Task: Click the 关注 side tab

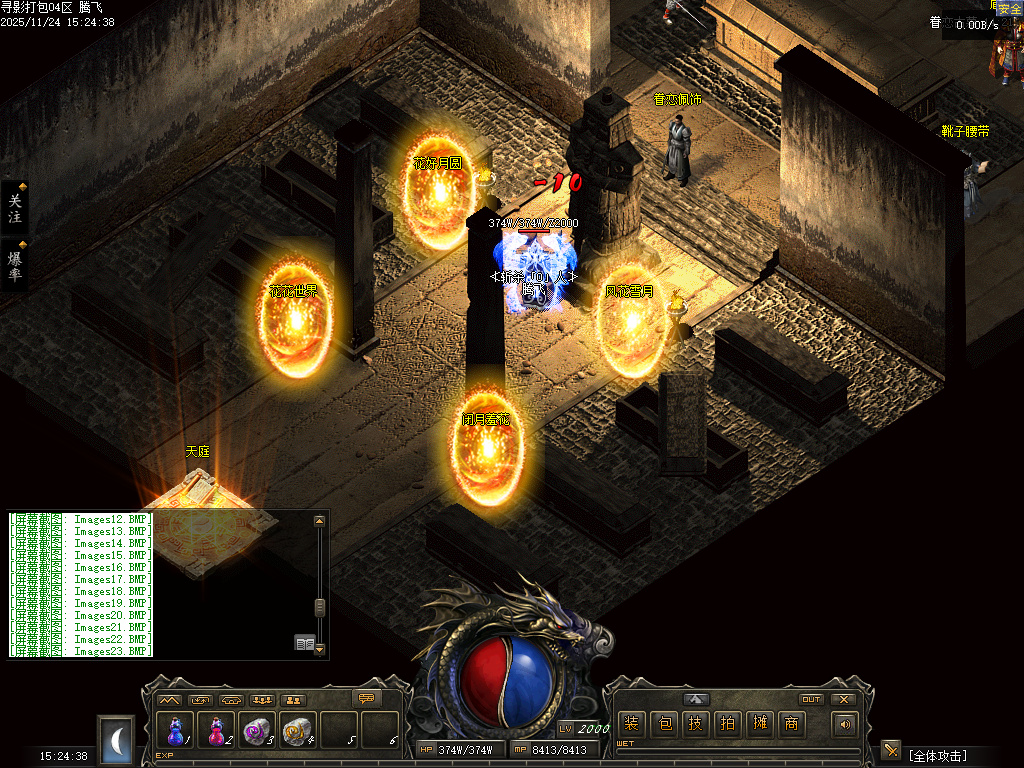Action: coord(15,208)
